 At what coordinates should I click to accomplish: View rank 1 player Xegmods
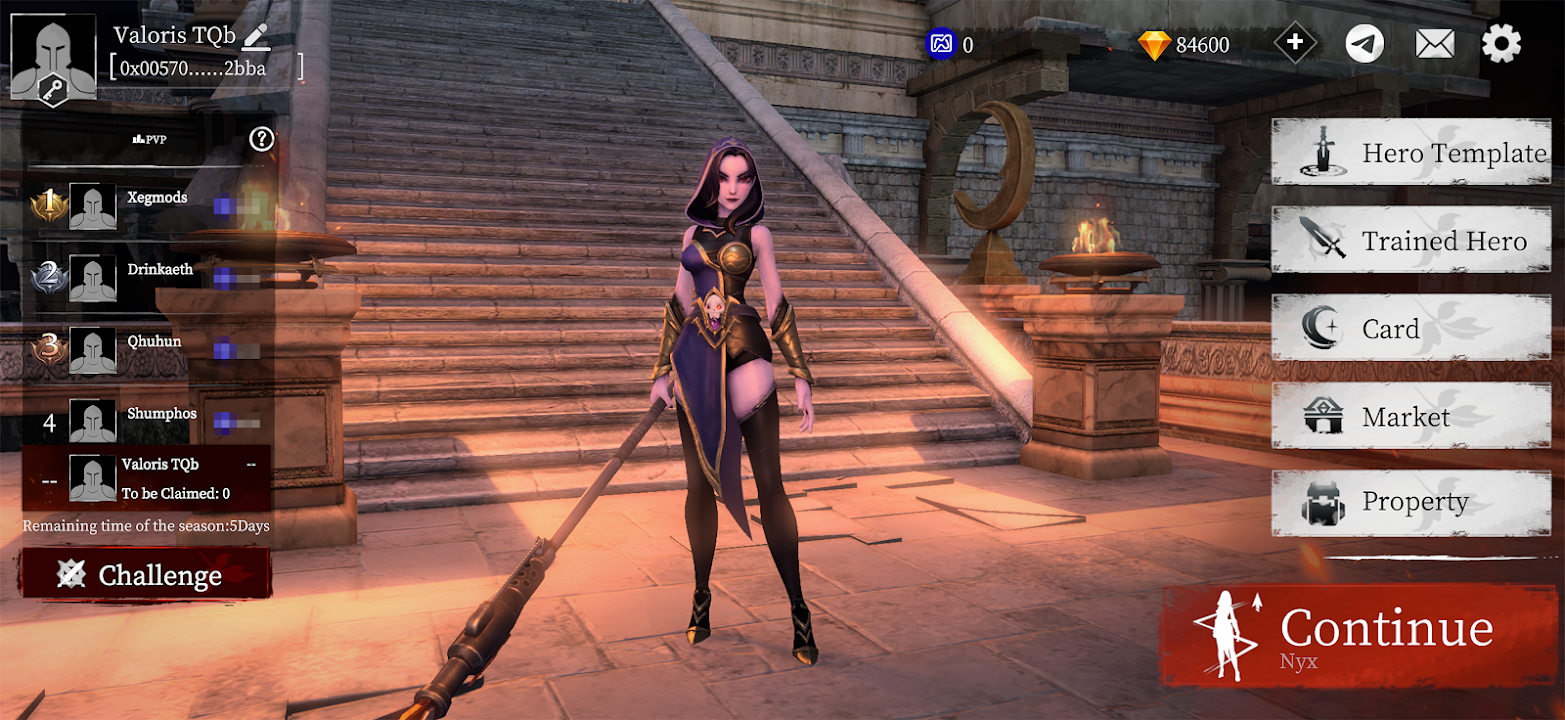(x=157, y=198)
